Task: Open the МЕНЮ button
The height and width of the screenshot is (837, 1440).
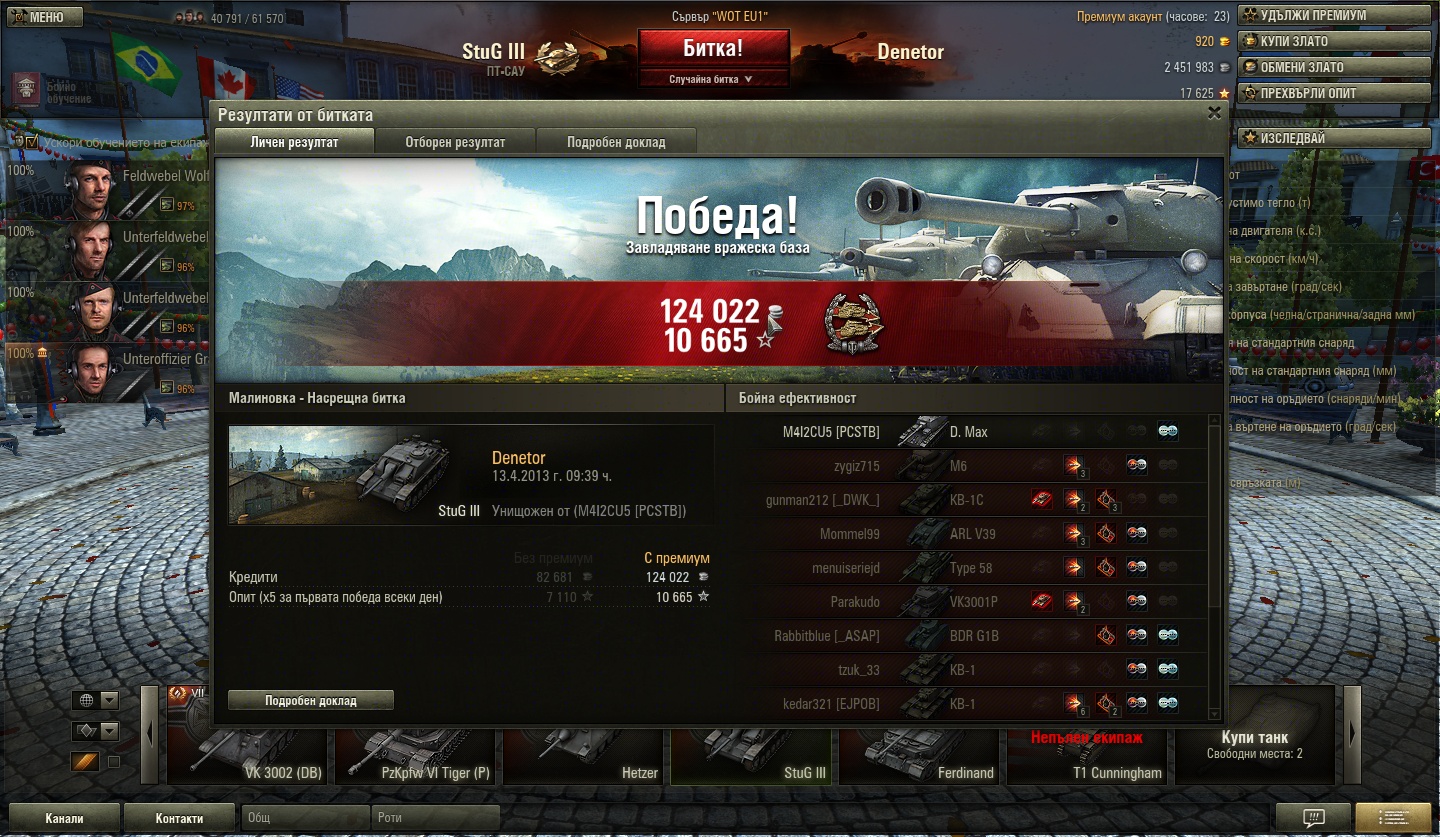Action: [42, 17]
